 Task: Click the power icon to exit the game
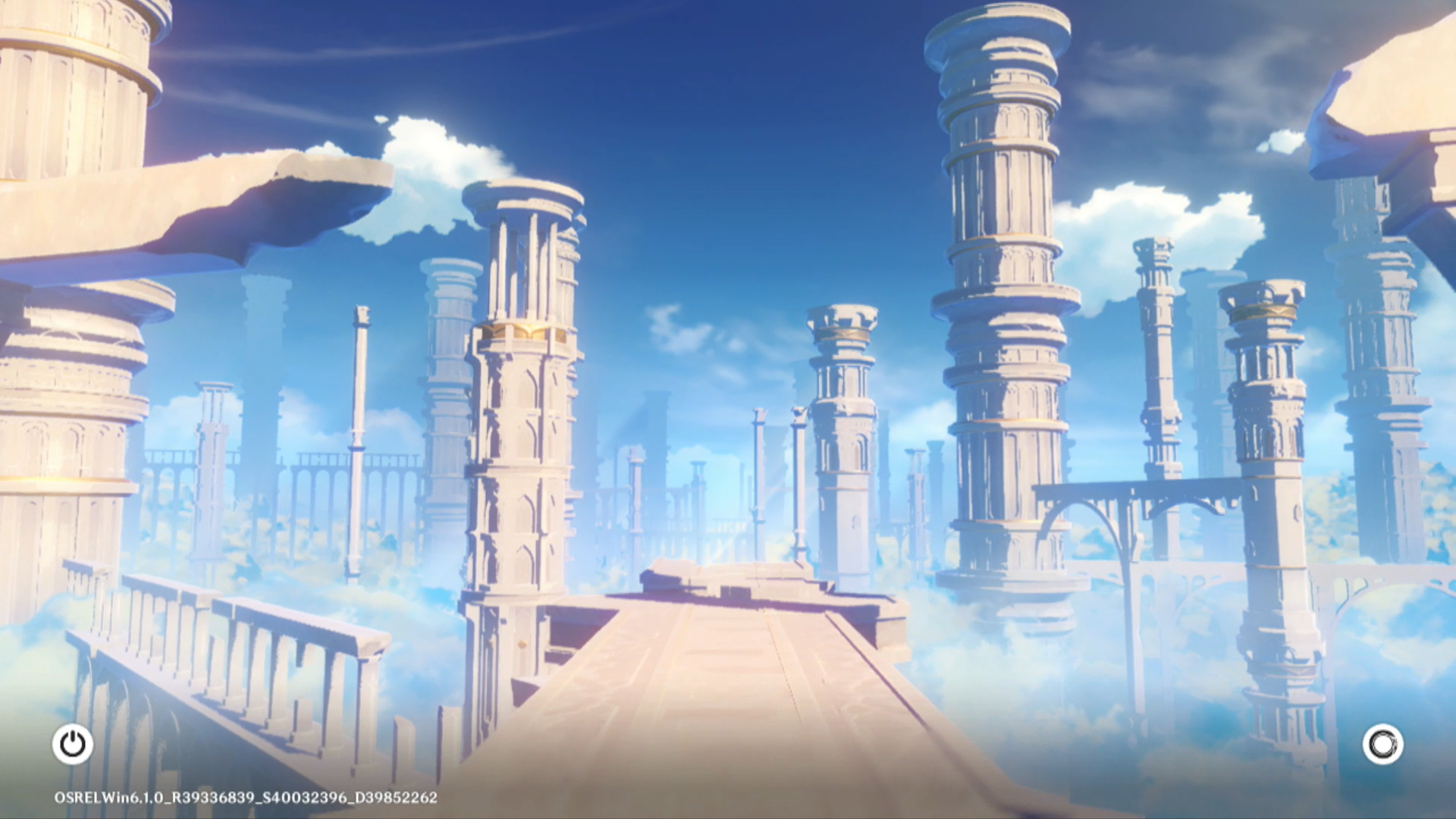(73, 744)
